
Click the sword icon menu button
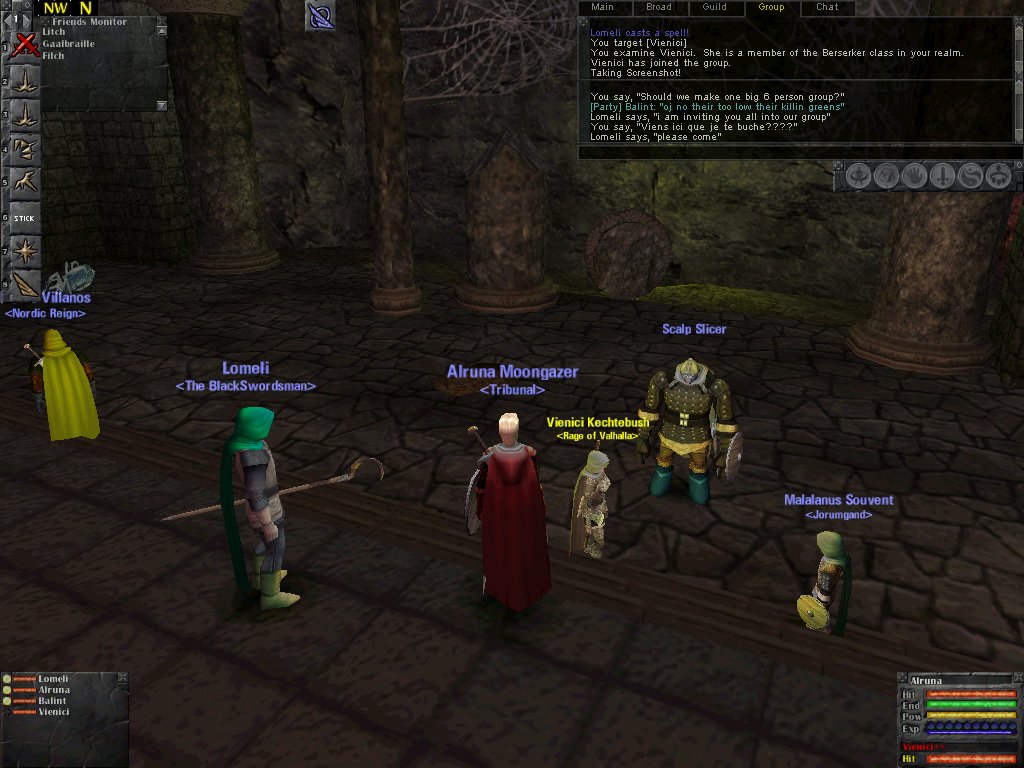tap(942, 176)
